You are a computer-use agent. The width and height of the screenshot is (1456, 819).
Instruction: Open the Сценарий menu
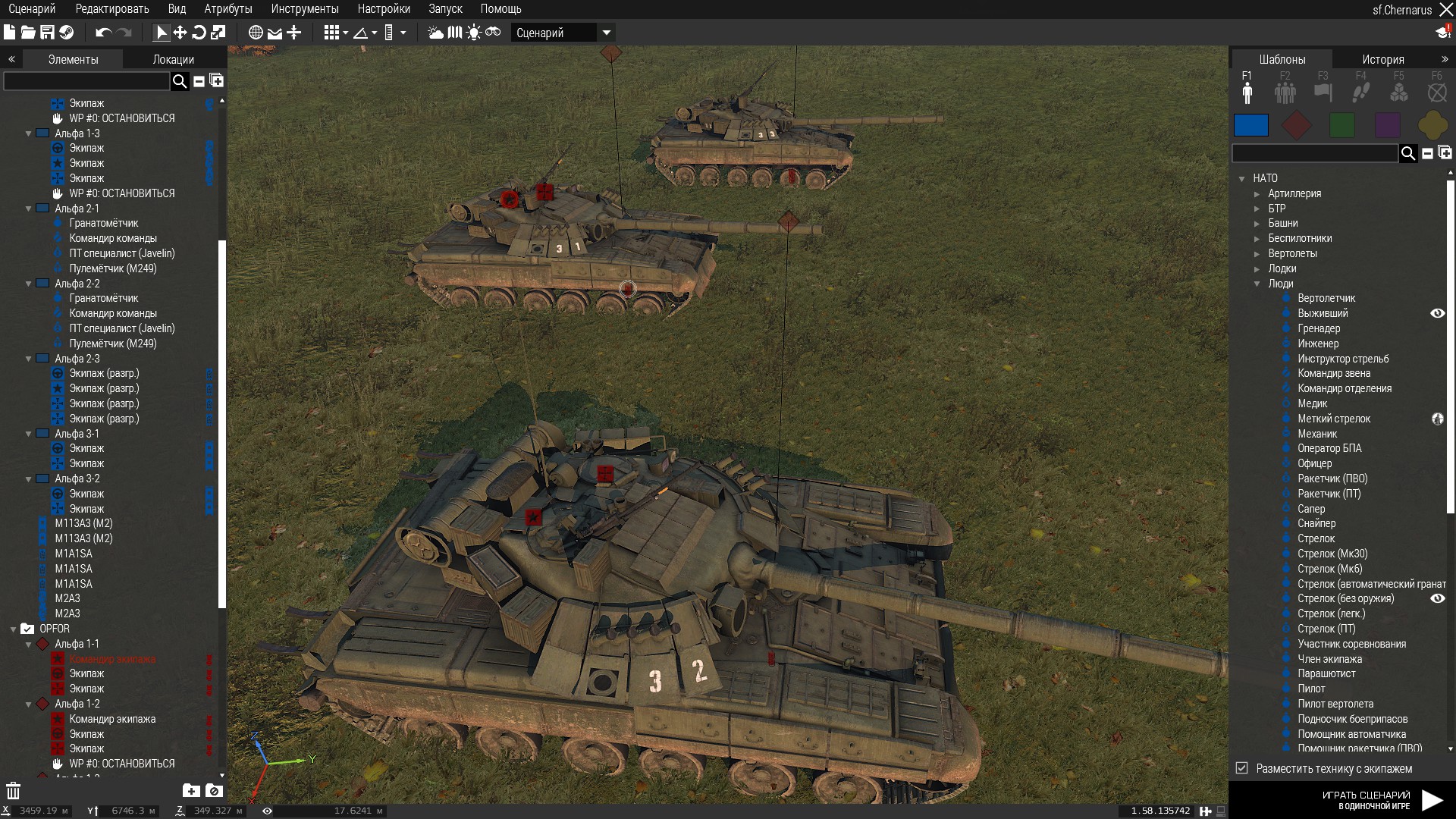(32, 9)
